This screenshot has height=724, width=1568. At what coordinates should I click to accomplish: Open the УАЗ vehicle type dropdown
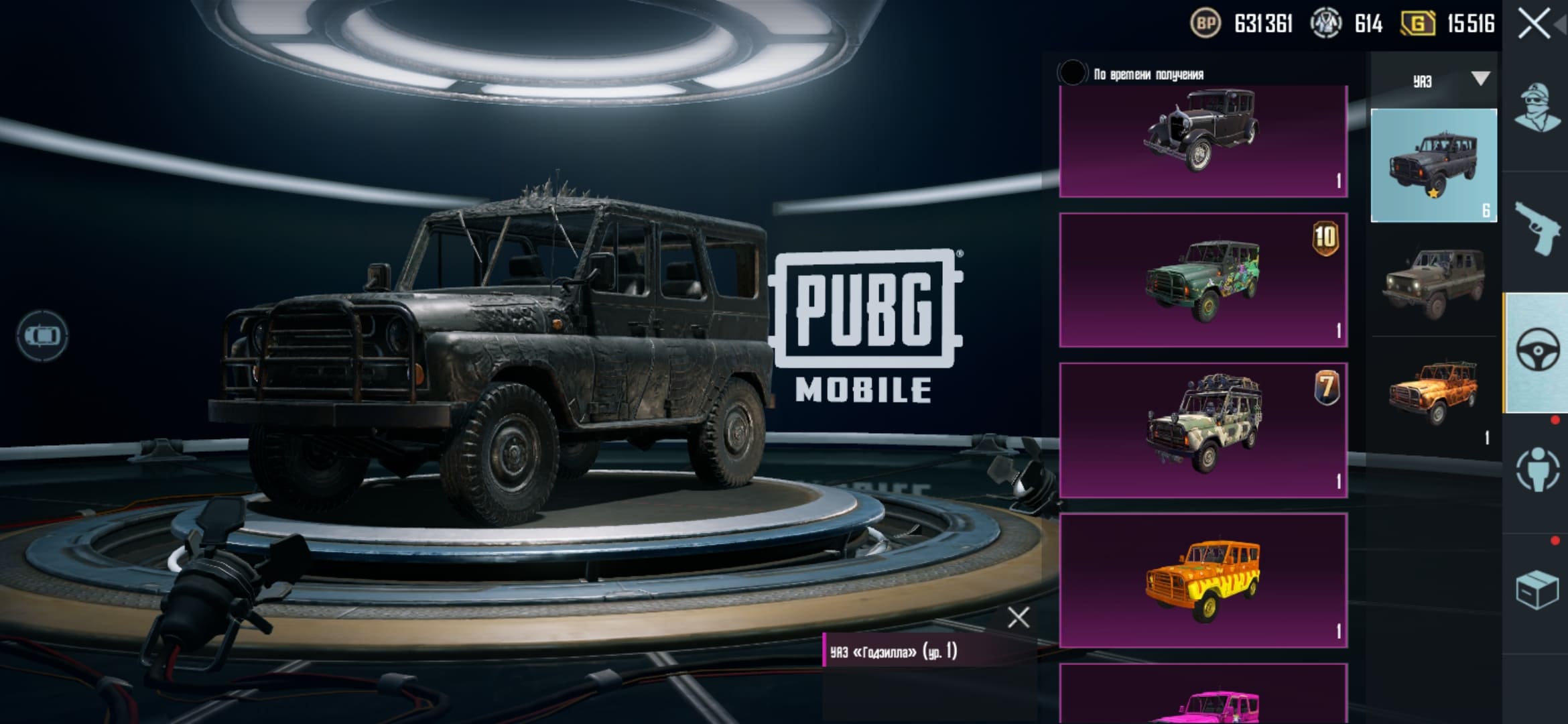click(1479, 80)
